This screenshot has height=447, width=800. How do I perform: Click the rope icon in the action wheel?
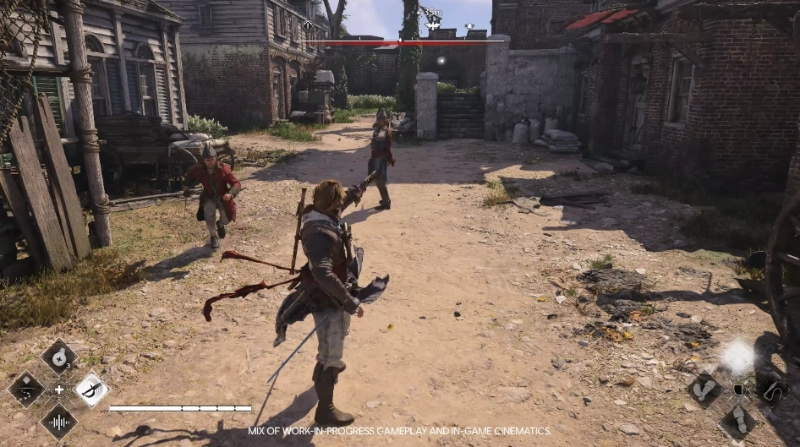pyautogui.click(x=770, y=389)
